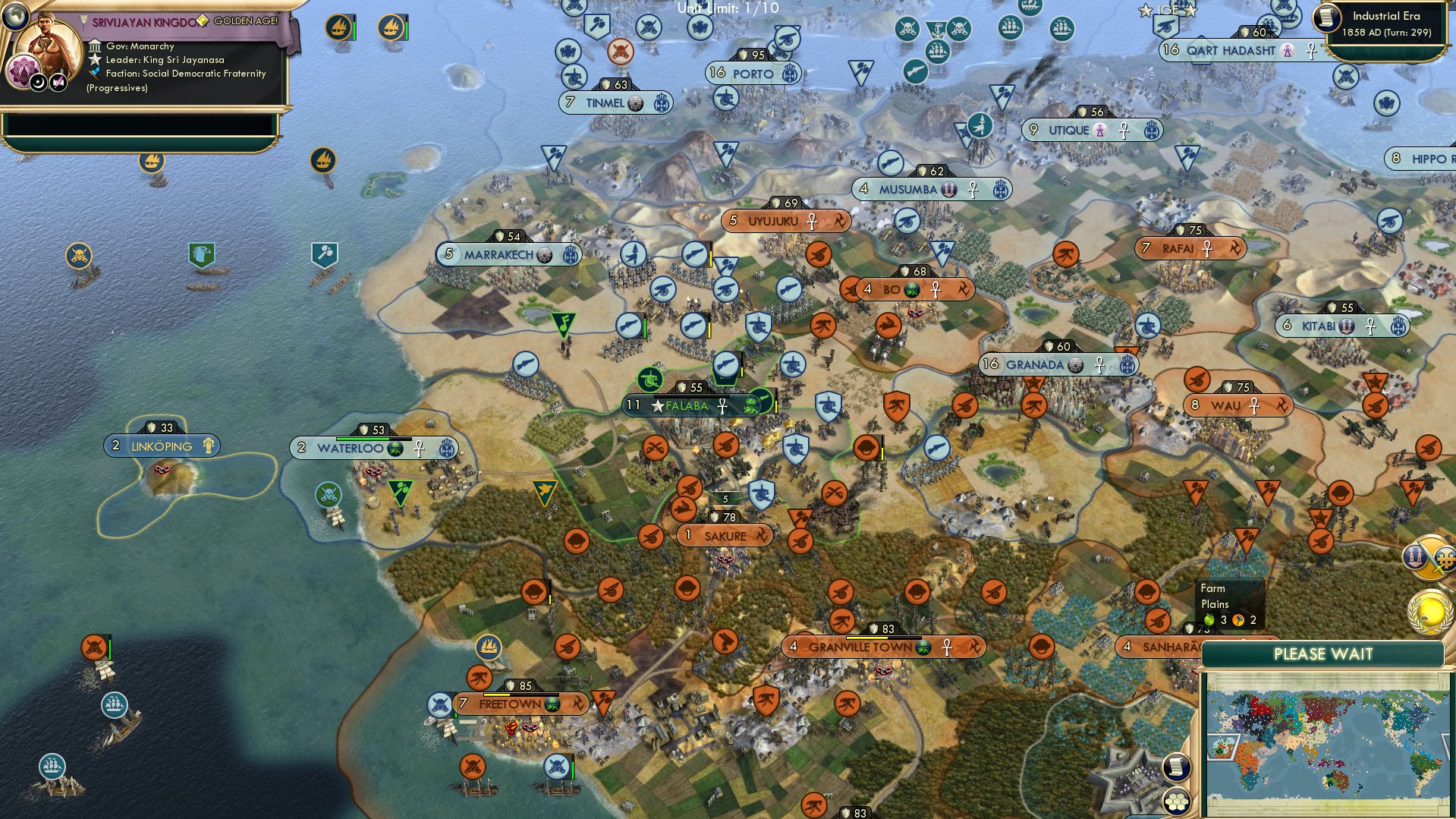Image resolution: width=1456 pixels, height=819 pixels.
Task: Click the Please Wait turn button
Action: (1322, 654)
